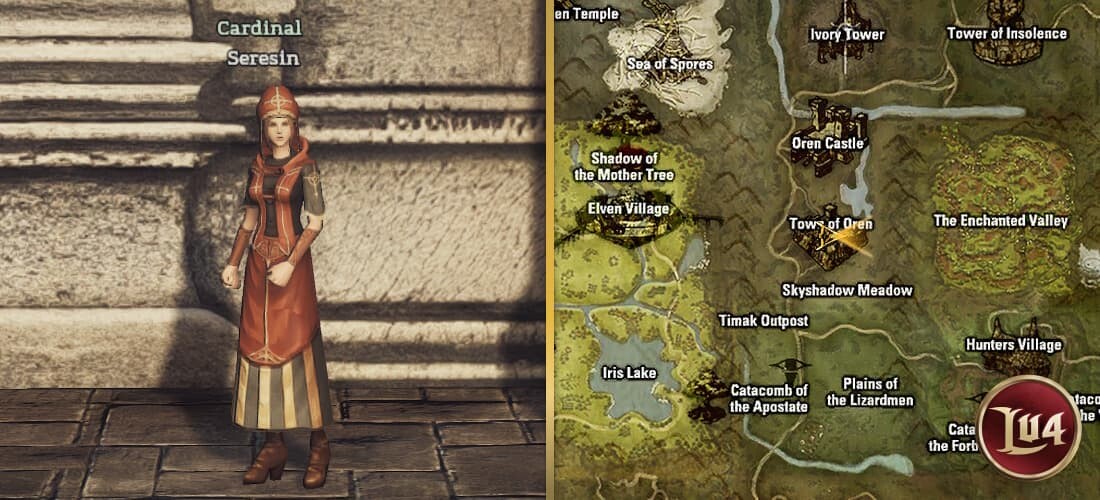The height and width of the screenshot is (500, 1100).
Task: Choose Iris Lake on the map
Action: 628,373
